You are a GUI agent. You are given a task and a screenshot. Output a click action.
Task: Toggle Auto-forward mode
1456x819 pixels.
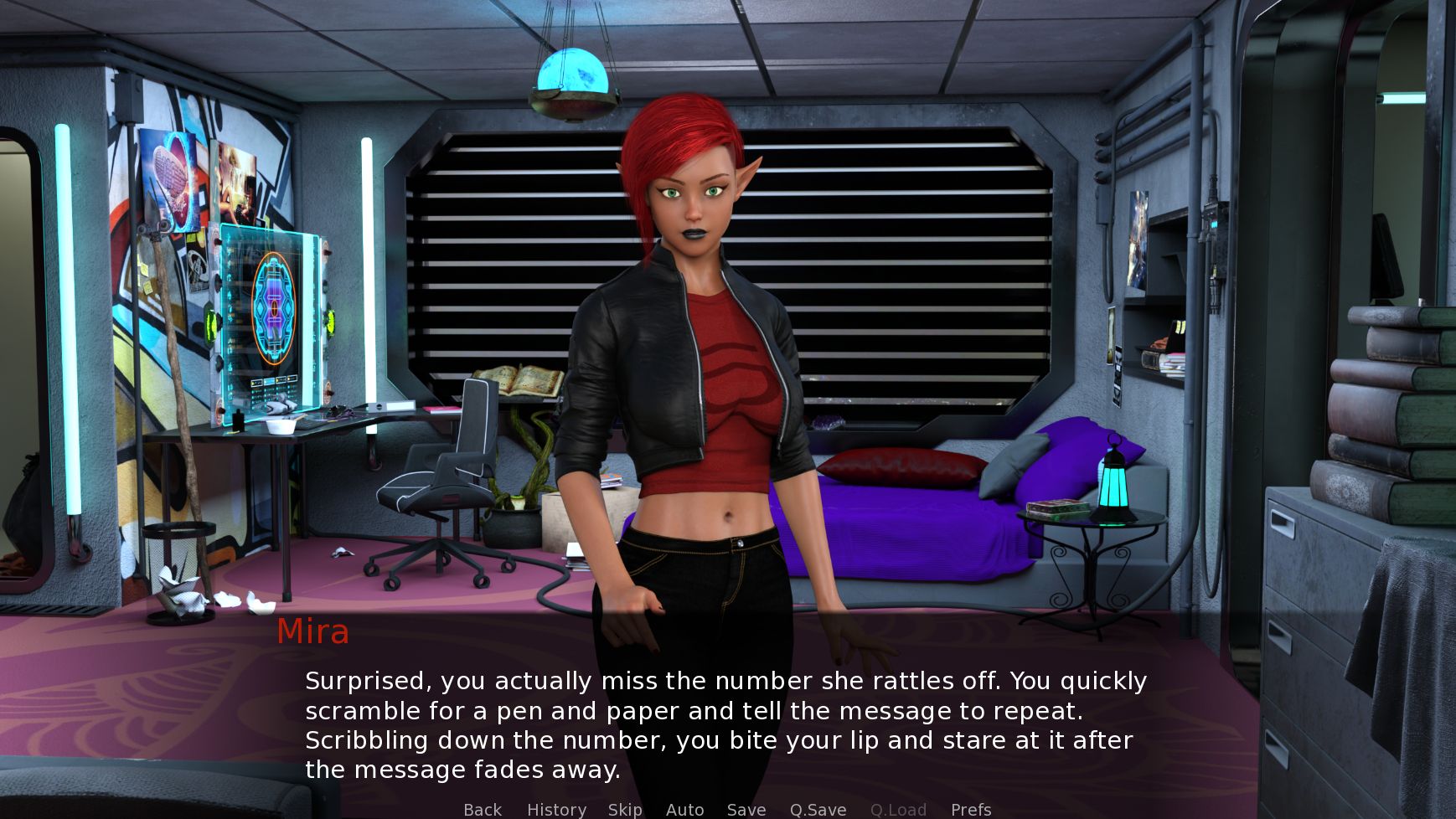point(684,809)
